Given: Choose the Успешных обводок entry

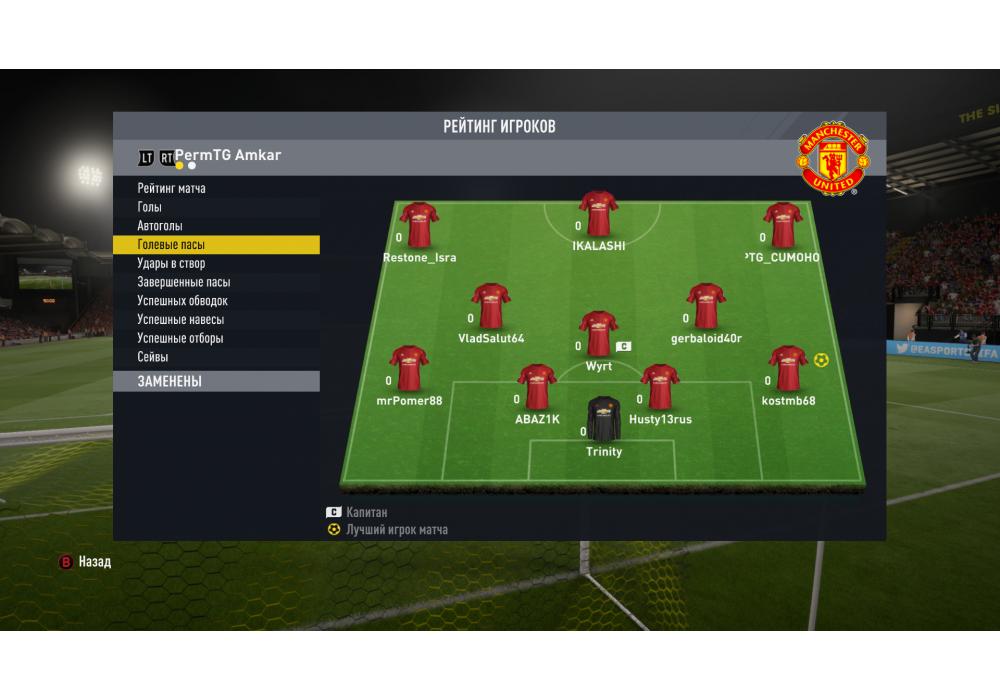Looking at the screenshot, I should click(x=182, y=301).
